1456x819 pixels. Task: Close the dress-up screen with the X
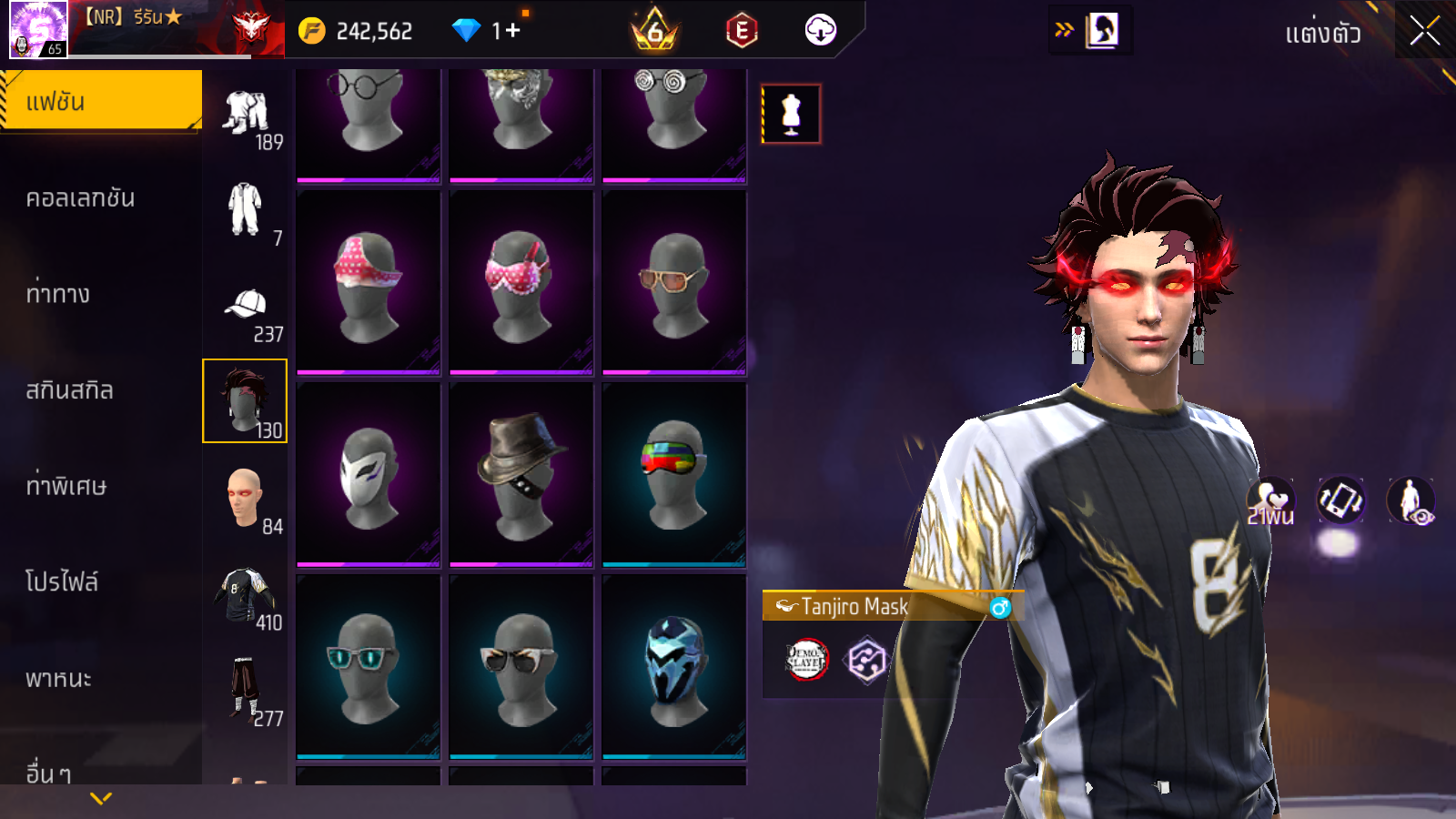[1424, 31]
